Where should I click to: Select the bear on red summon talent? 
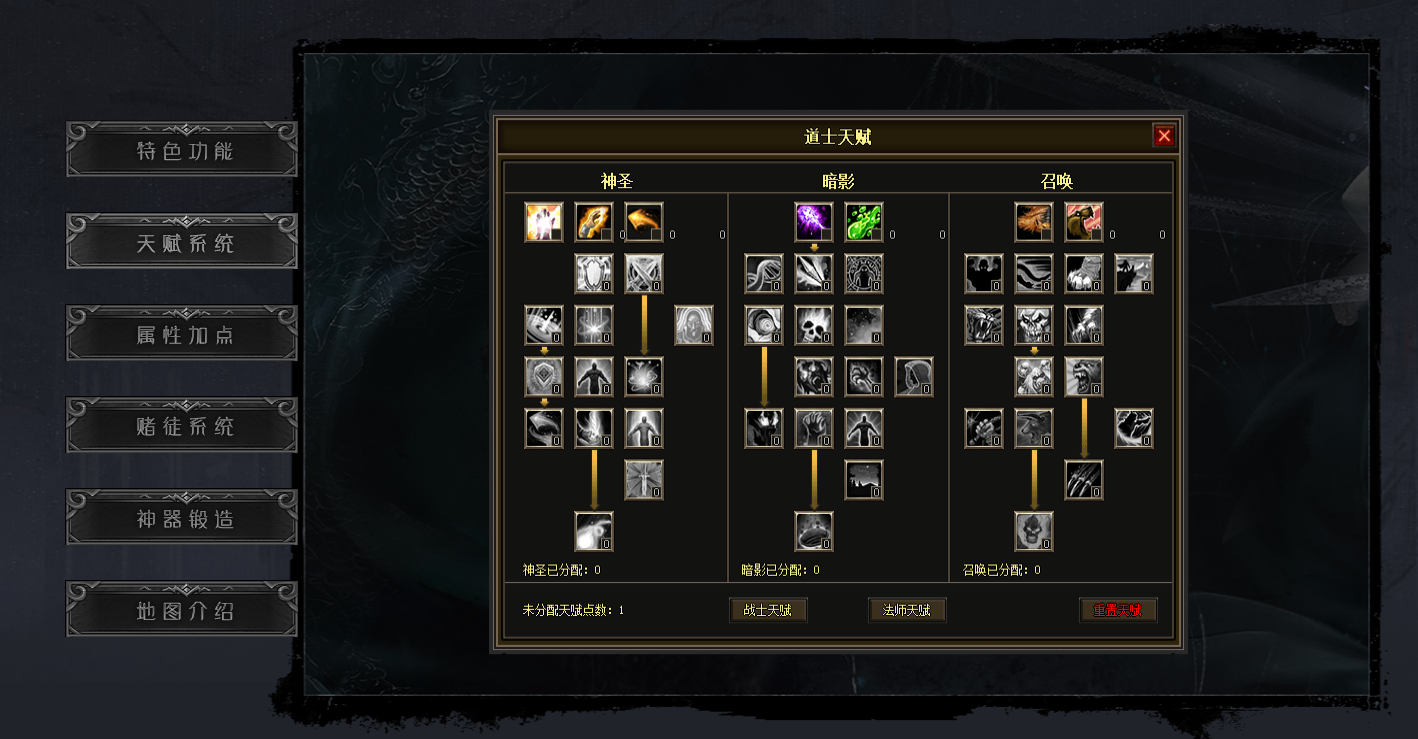click(1084, 222)
